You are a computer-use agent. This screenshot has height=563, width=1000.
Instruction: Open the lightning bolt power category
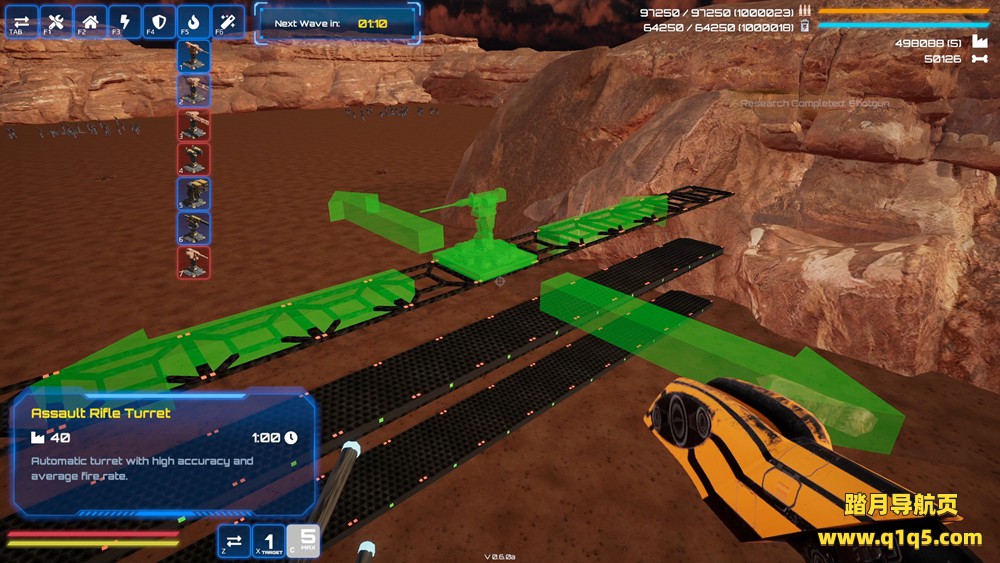click(x=124, y=21)
